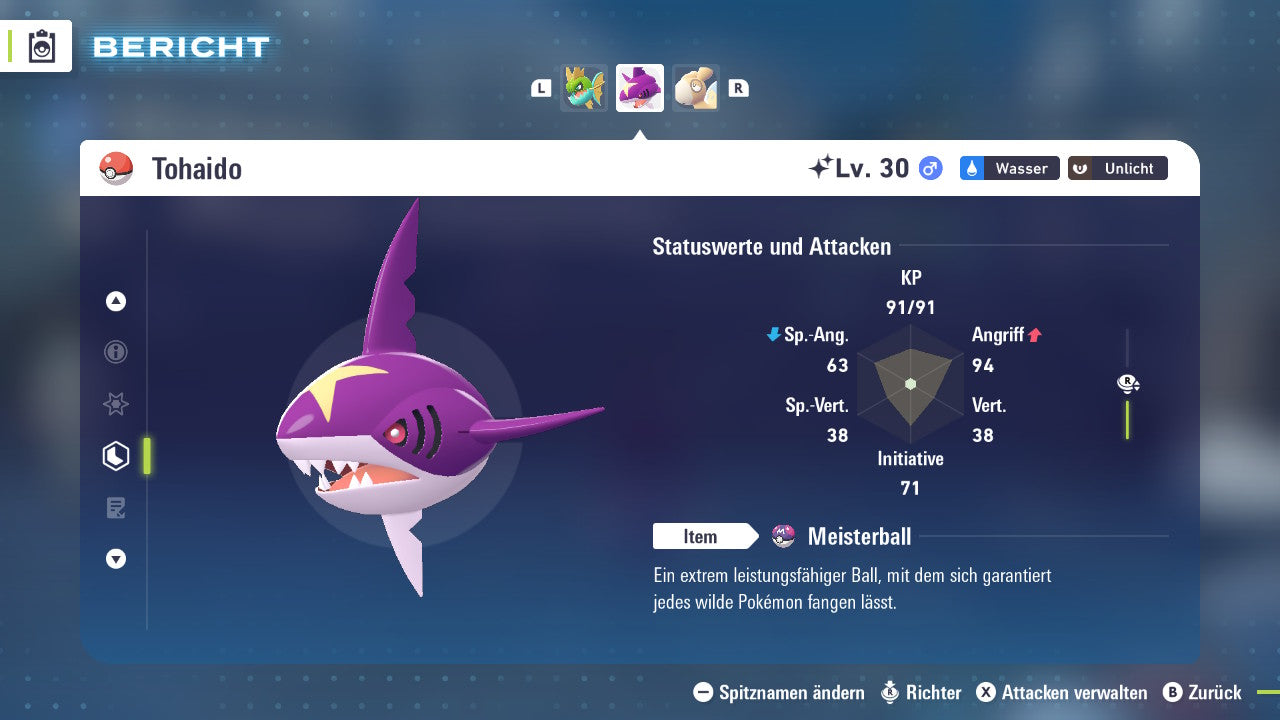The width and height of the screenshot is (1280, 720).
Task: Click the L shoulder indicator to cycle Pokémon
Action: 540,87
